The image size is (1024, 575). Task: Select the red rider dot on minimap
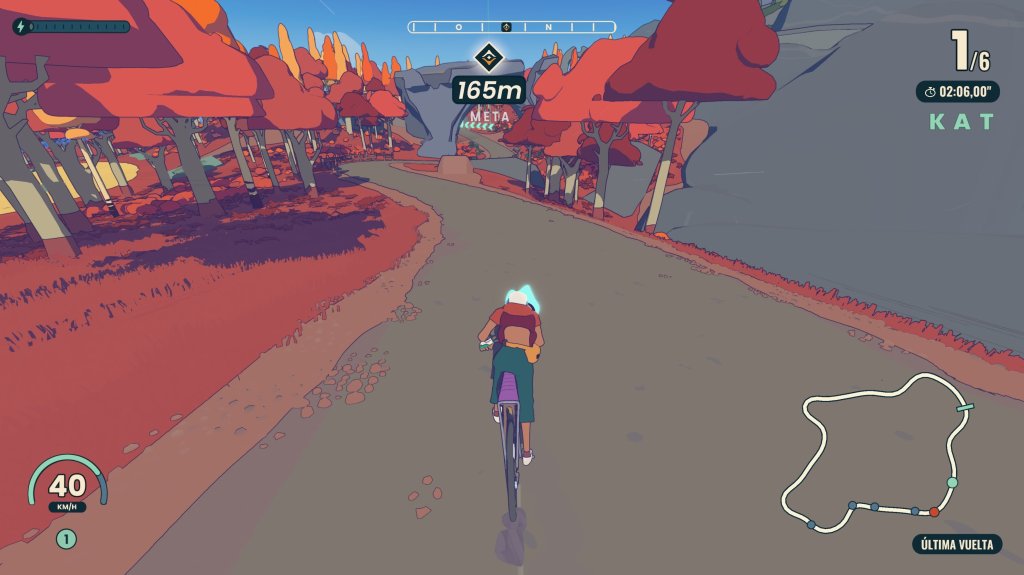pos(934,512)
